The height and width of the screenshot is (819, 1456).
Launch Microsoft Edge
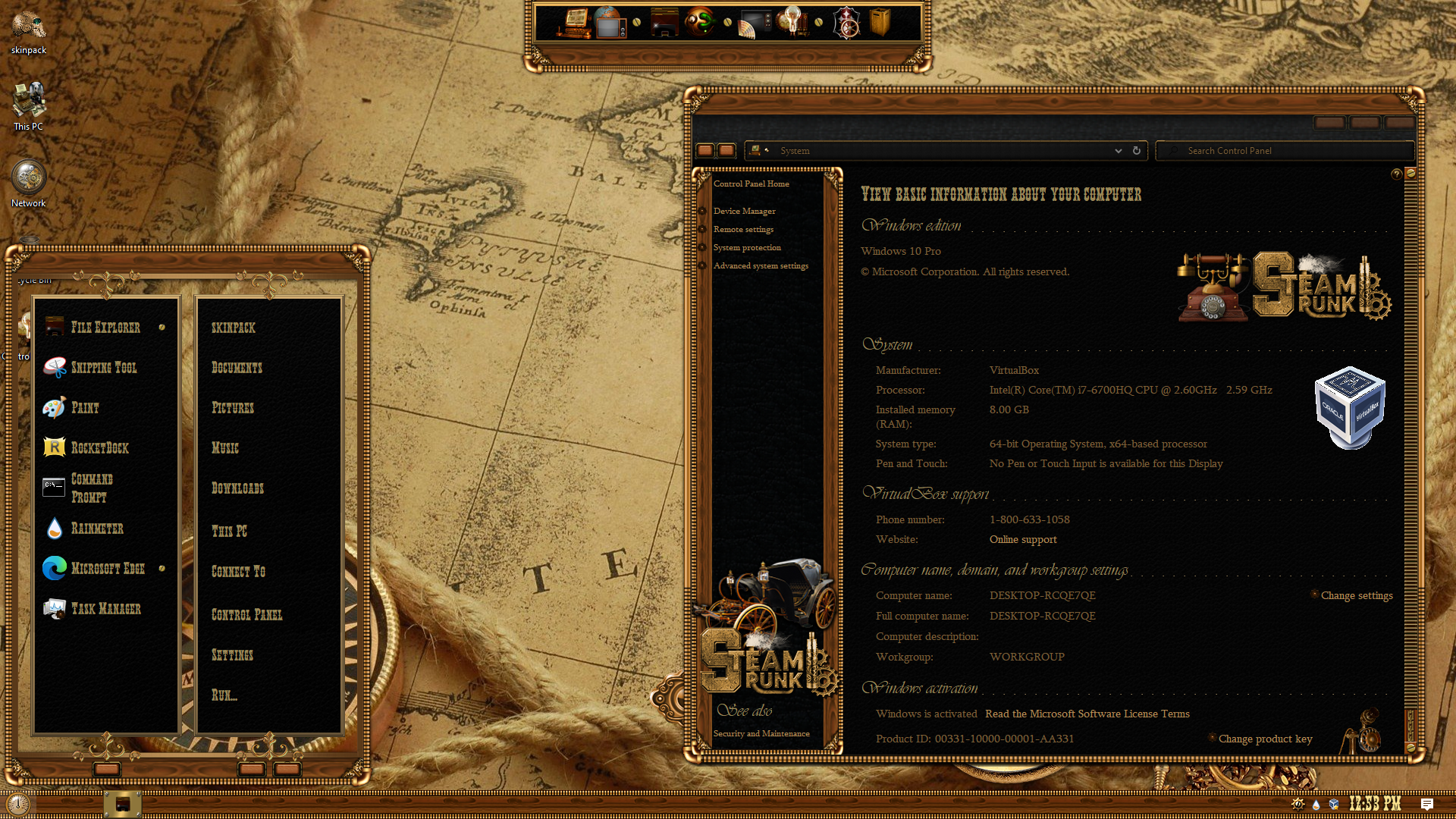pos(107,569)
